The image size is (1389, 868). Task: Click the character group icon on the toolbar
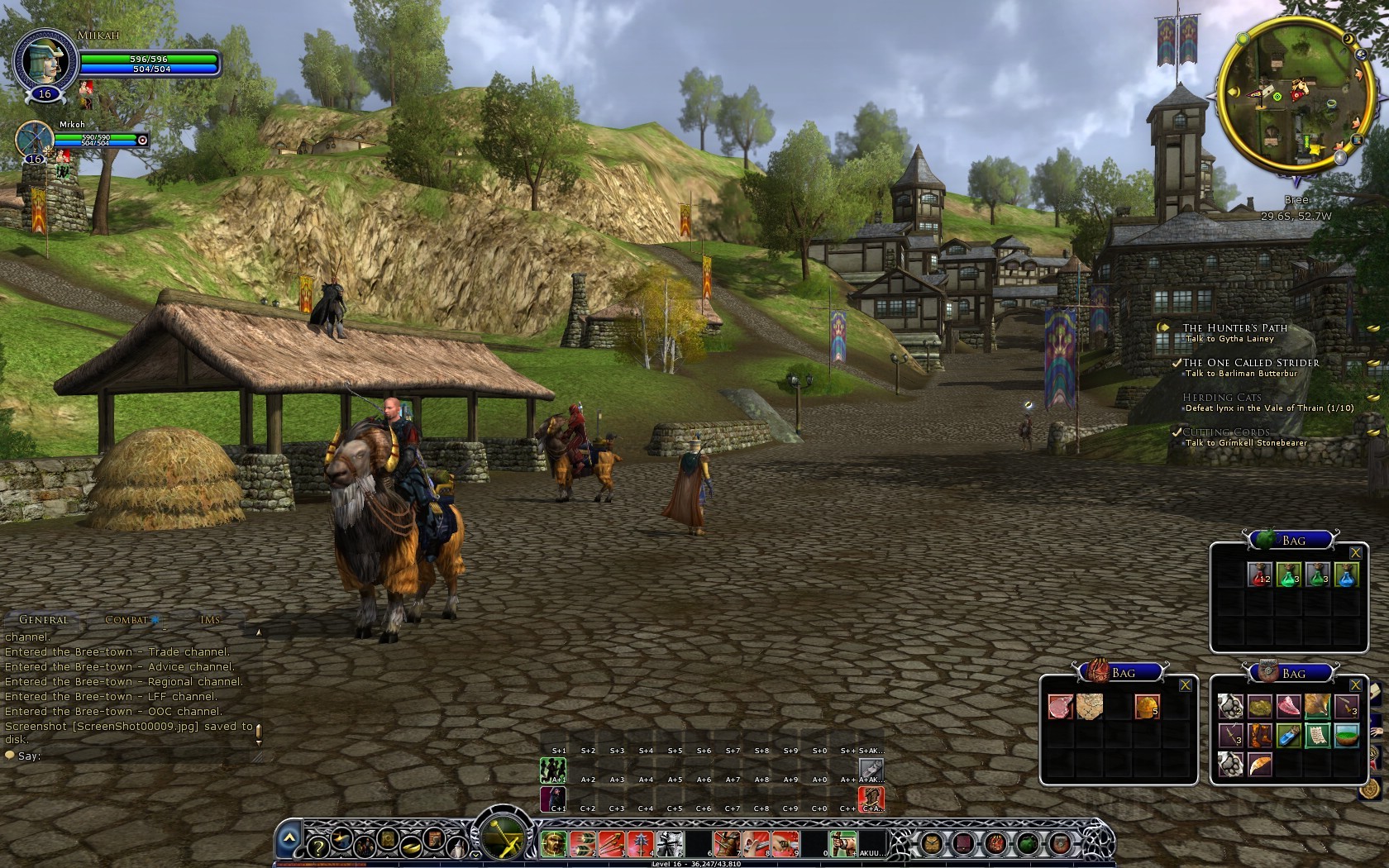point(364,847)
